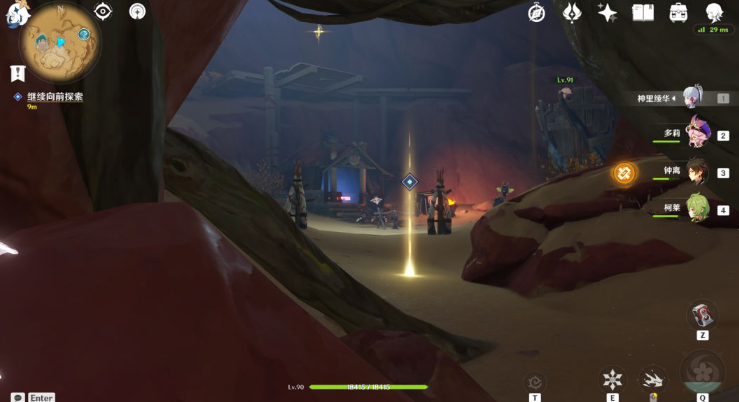Viewport: 739px width, 402px height.
Task: Activate the sprint dash ability
Action: pos(652,379)
